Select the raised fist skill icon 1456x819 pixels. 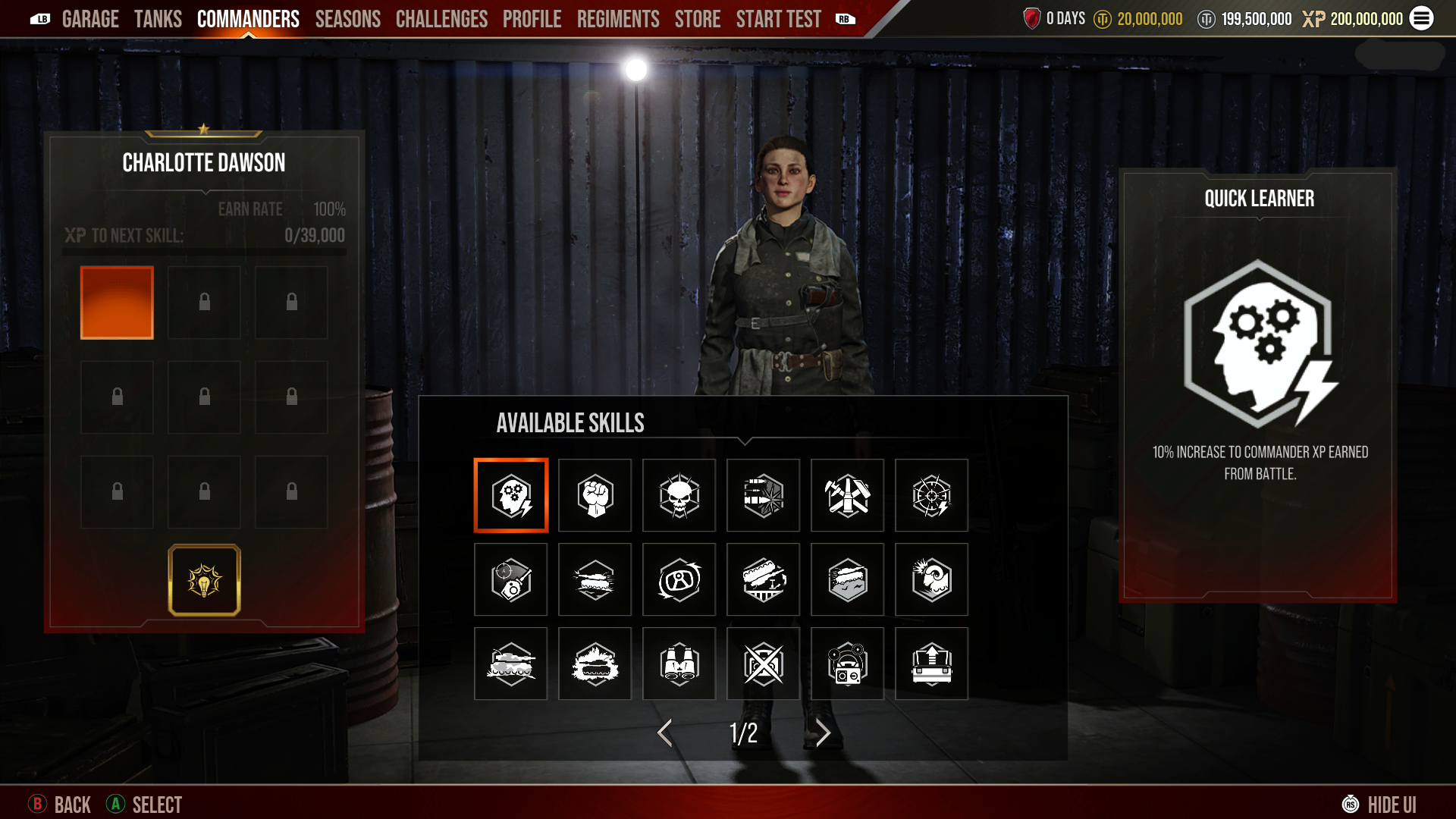click(595, 495)
